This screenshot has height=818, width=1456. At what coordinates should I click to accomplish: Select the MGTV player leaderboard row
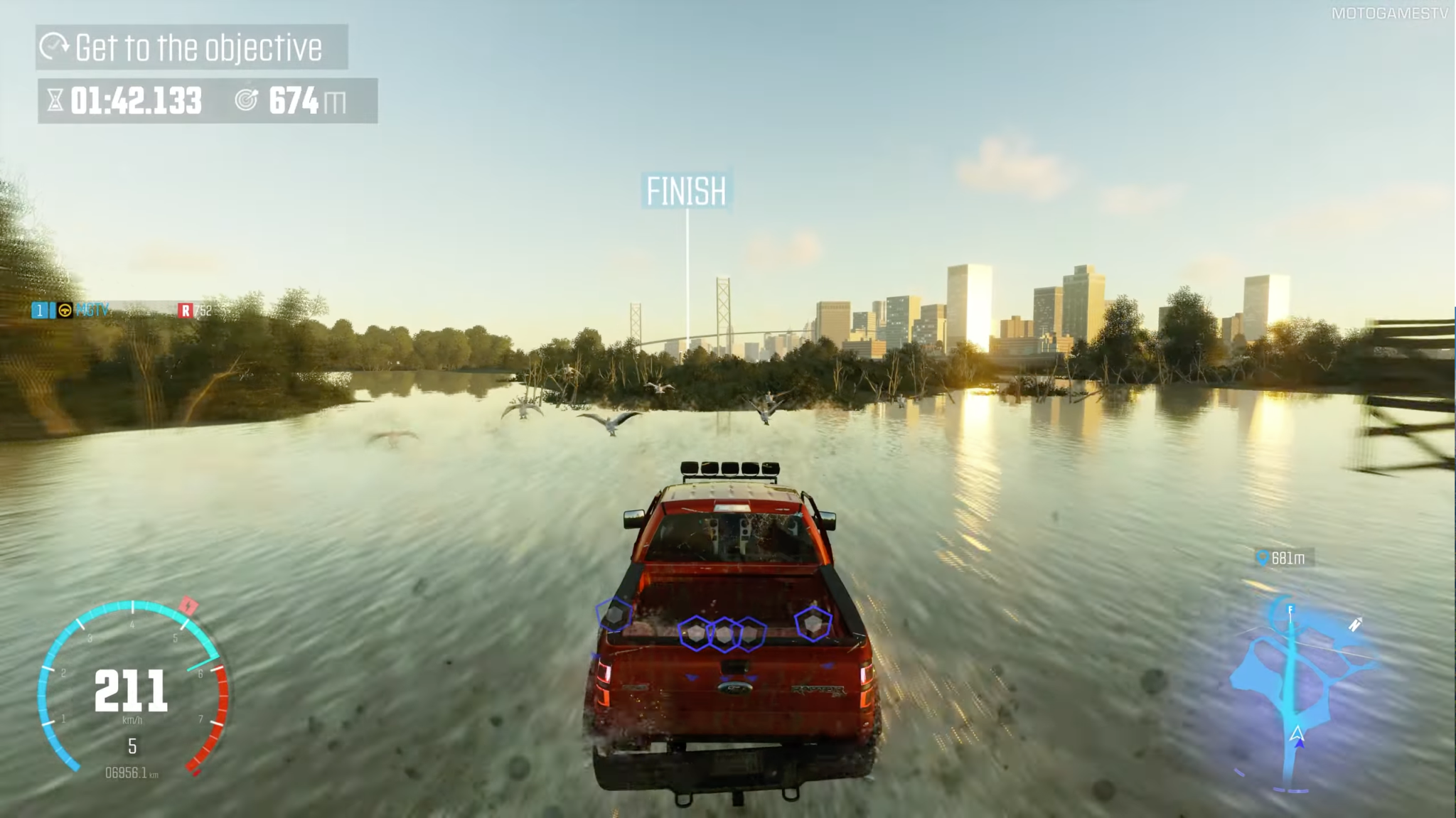122,311
